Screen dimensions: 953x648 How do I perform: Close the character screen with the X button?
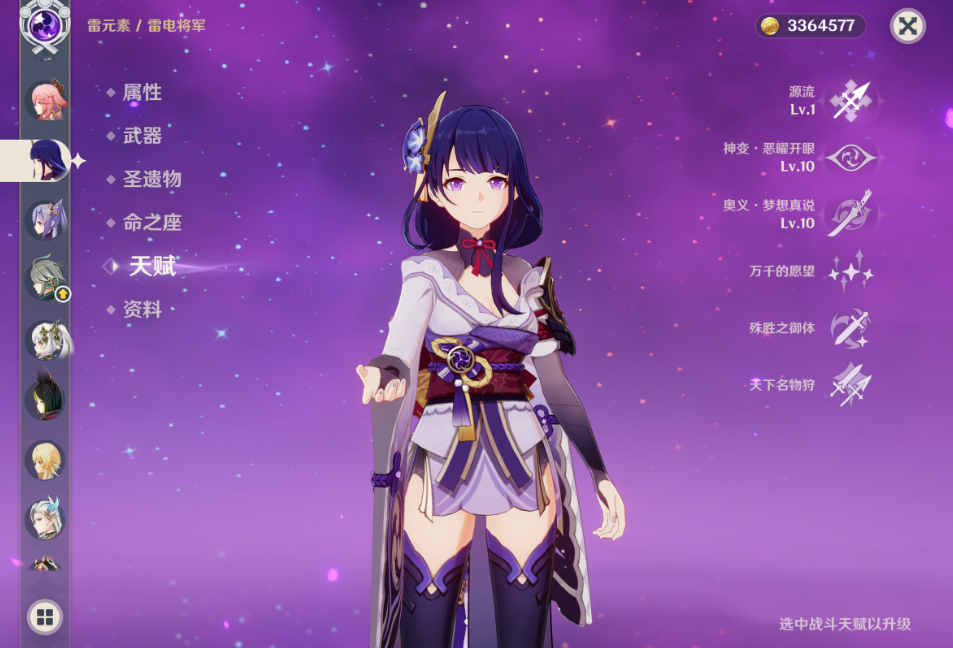(x=907, y=26)
